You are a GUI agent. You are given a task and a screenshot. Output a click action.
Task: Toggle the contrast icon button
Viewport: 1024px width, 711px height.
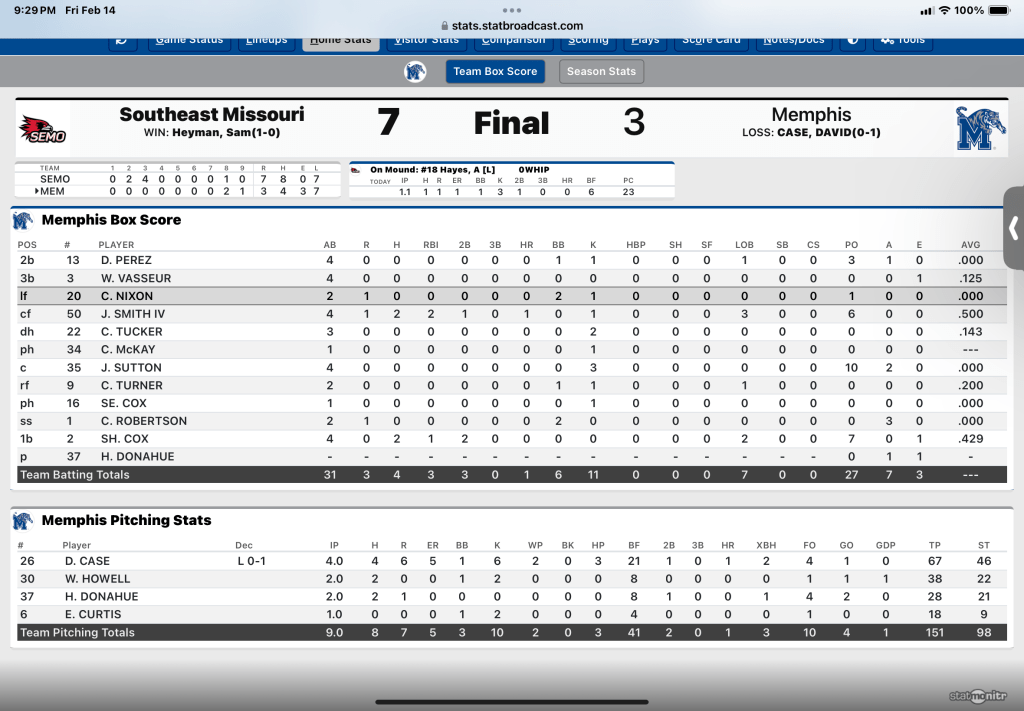click(x=853, y=41)
